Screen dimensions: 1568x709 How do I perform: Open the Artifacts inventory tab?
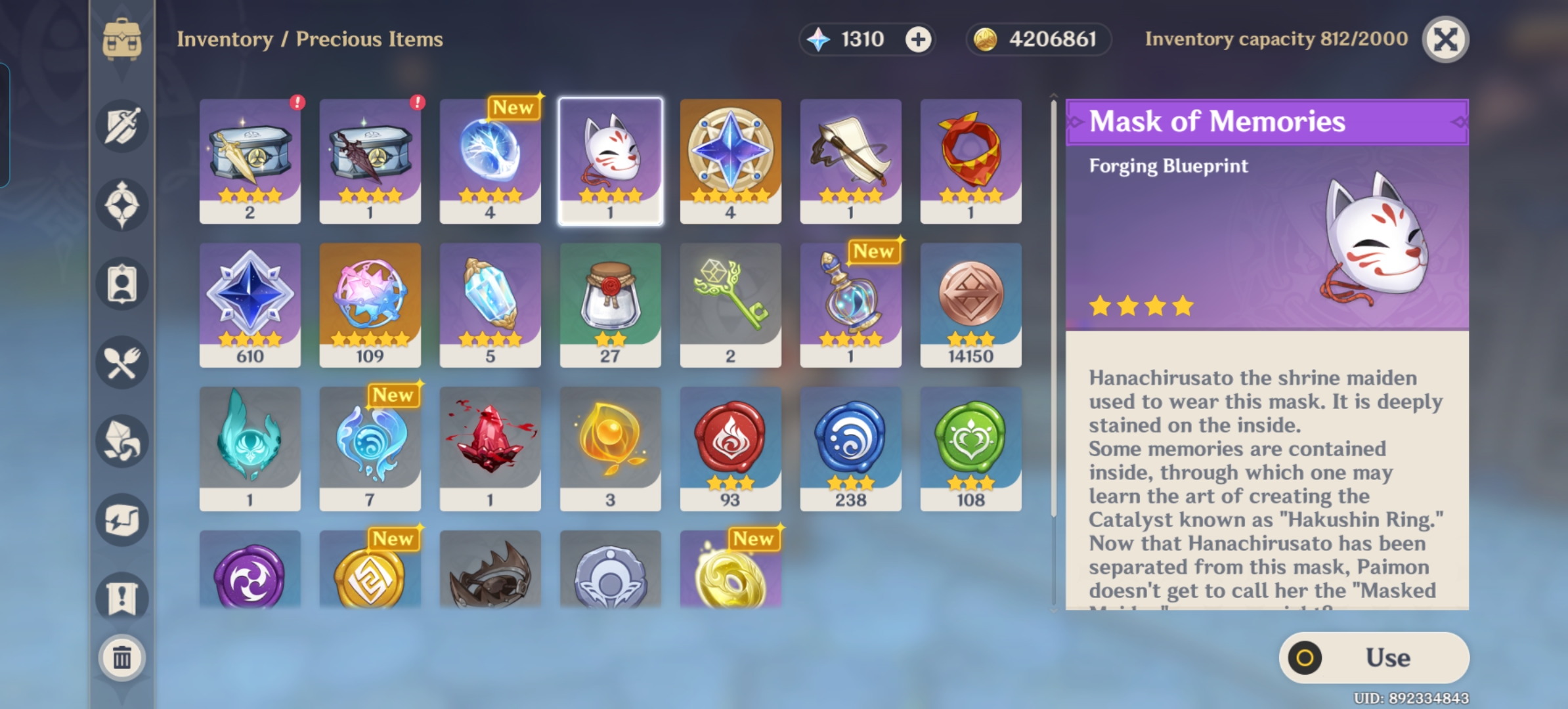(121, 204)
